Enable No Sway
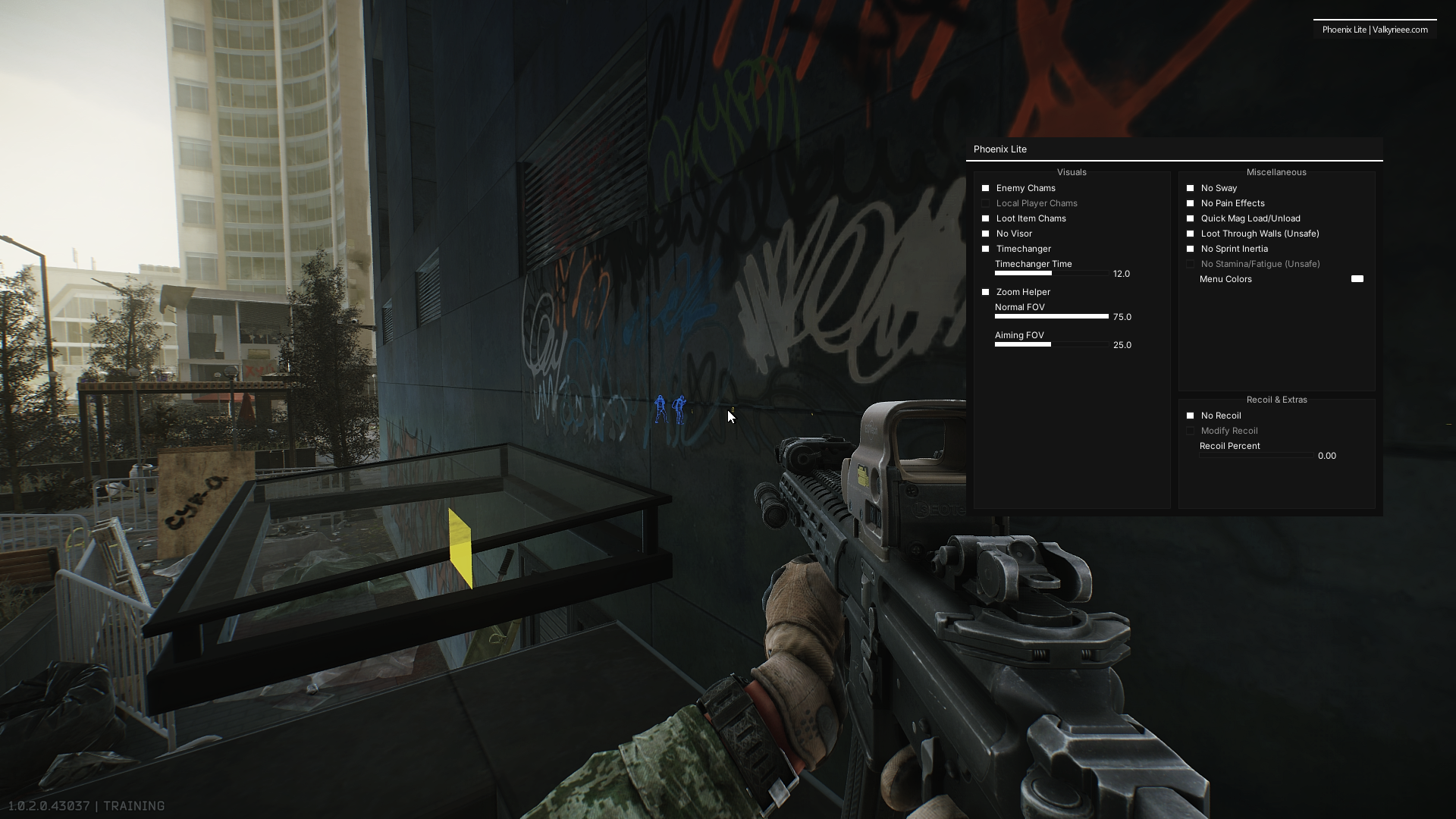This screenshot has width=1456, height=819. 1191,188
